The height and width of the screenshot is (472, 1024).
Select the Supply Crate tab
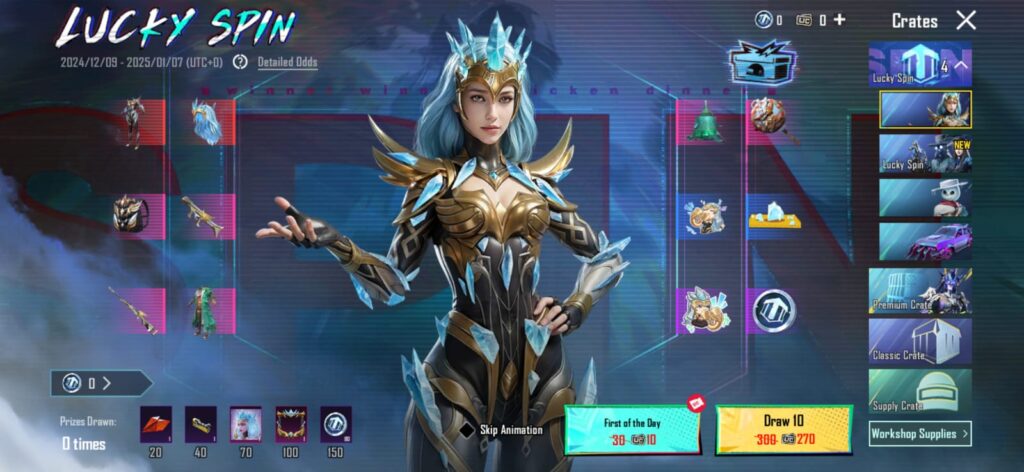[x=919, y=392]
